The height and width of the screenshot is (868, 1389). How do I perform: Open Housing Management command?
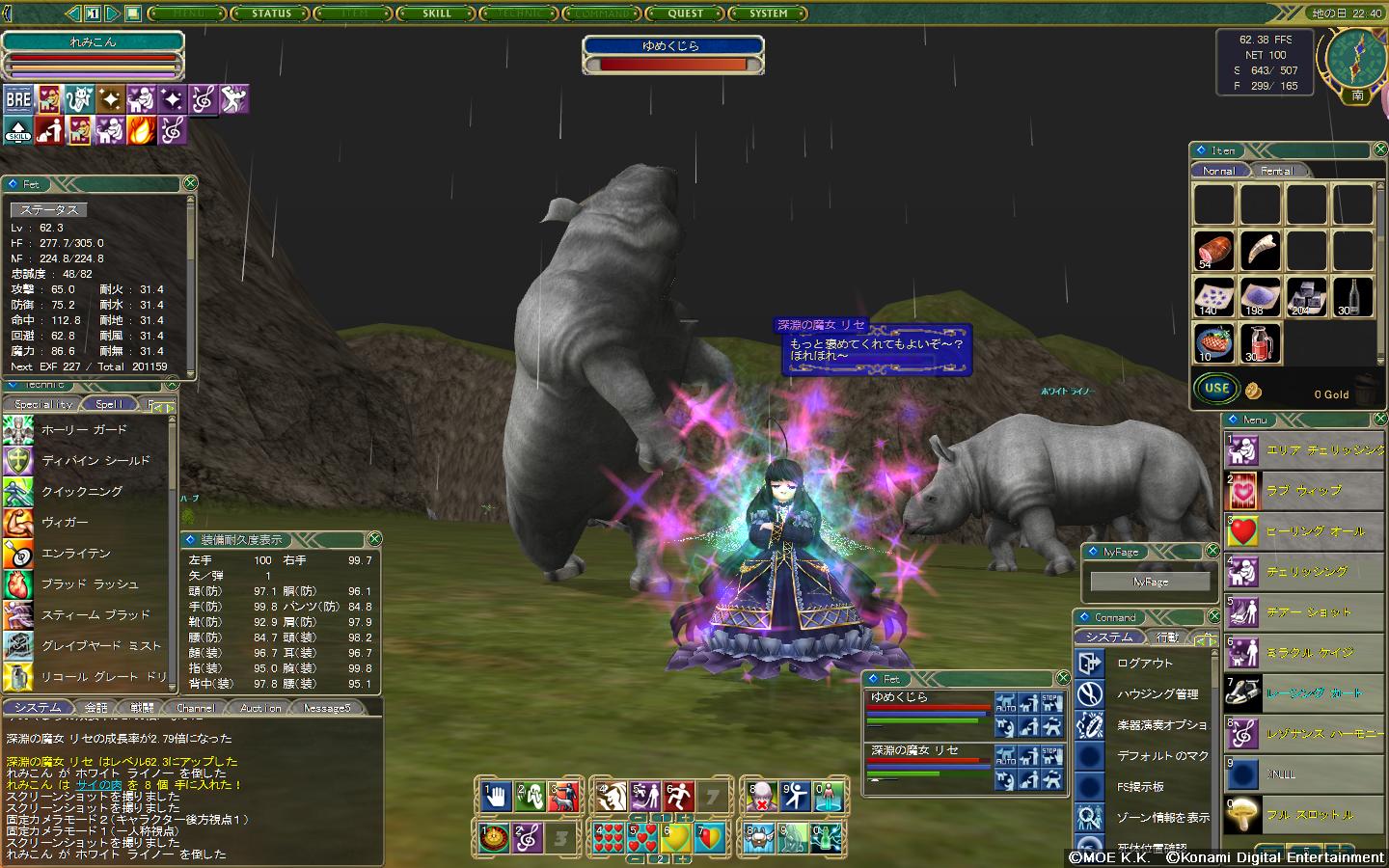pyautogui.click(x=1157, y=694)
